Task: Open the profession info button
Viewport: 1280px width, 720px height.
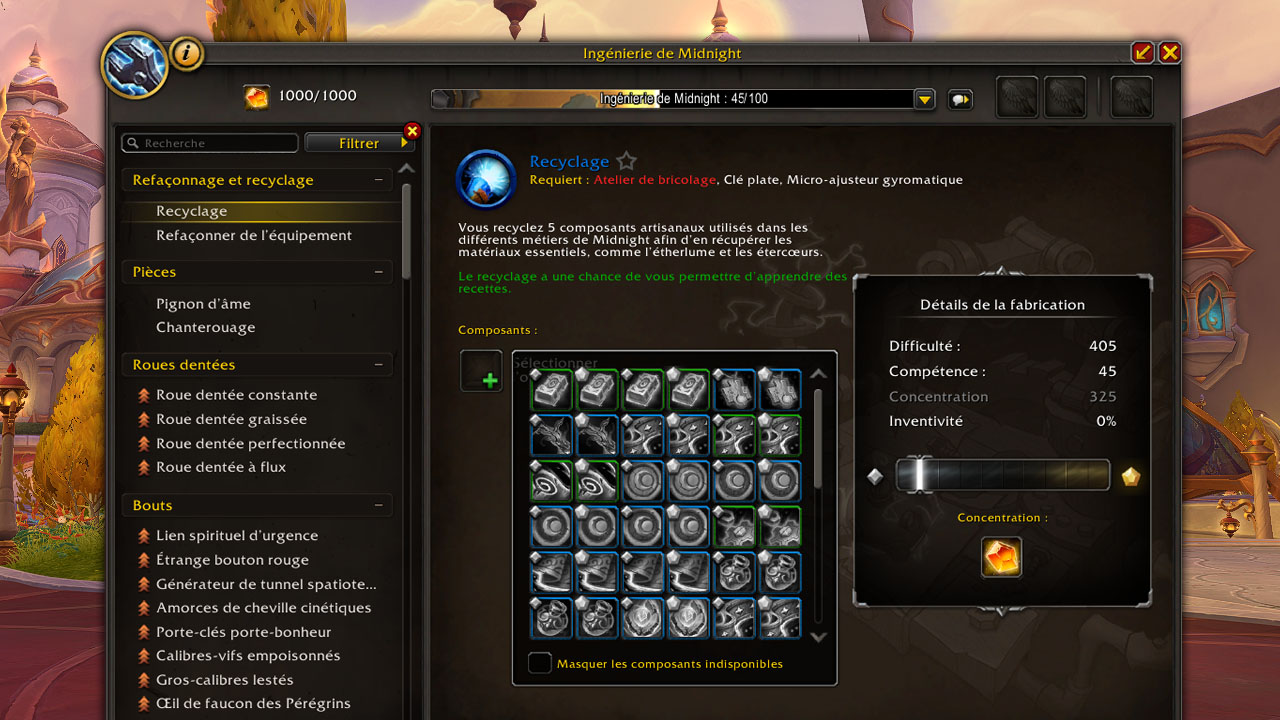Action: click(187, 53)
